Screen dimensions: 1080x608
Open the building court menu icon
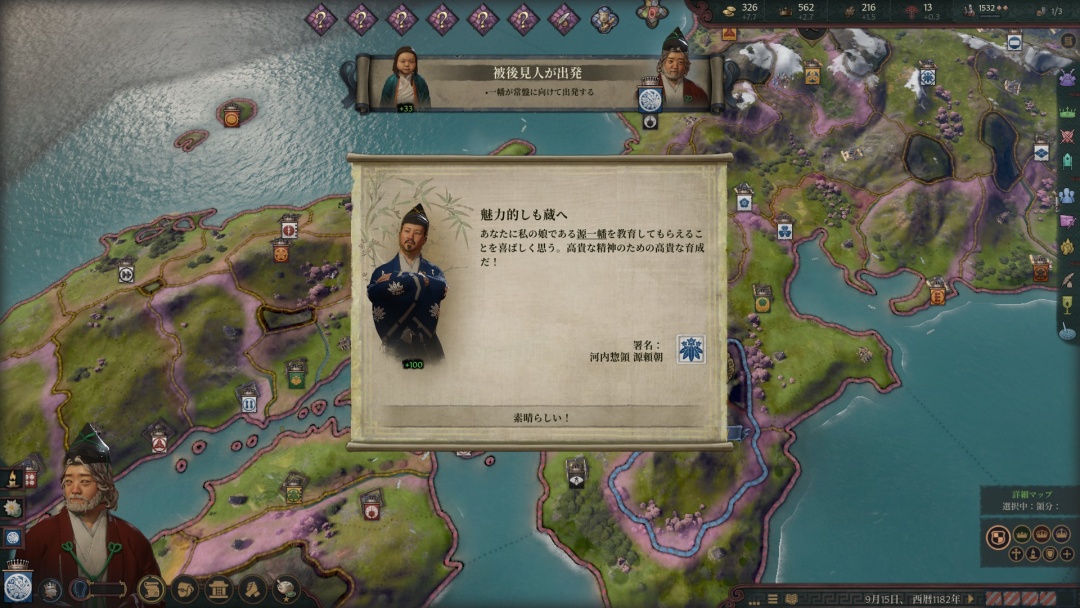219,589
